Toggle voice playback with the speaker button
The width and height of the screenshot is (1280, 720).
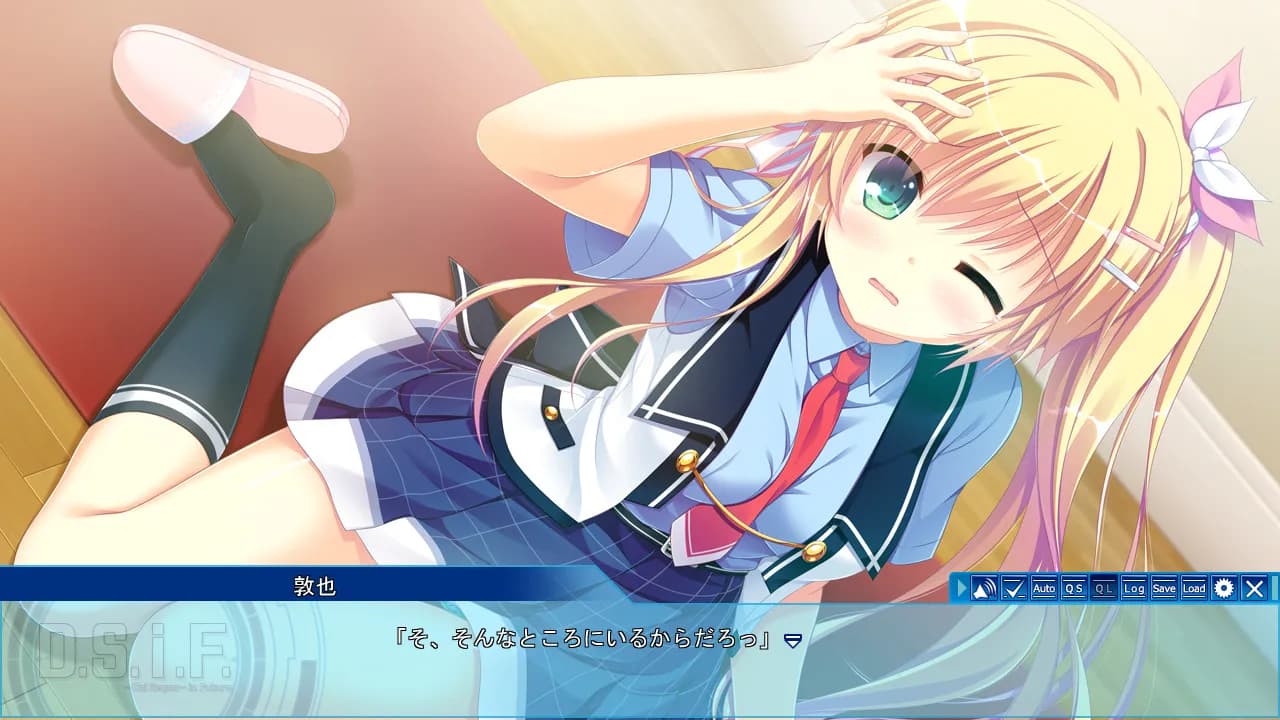pyautogui.click(x=986, y=589)
